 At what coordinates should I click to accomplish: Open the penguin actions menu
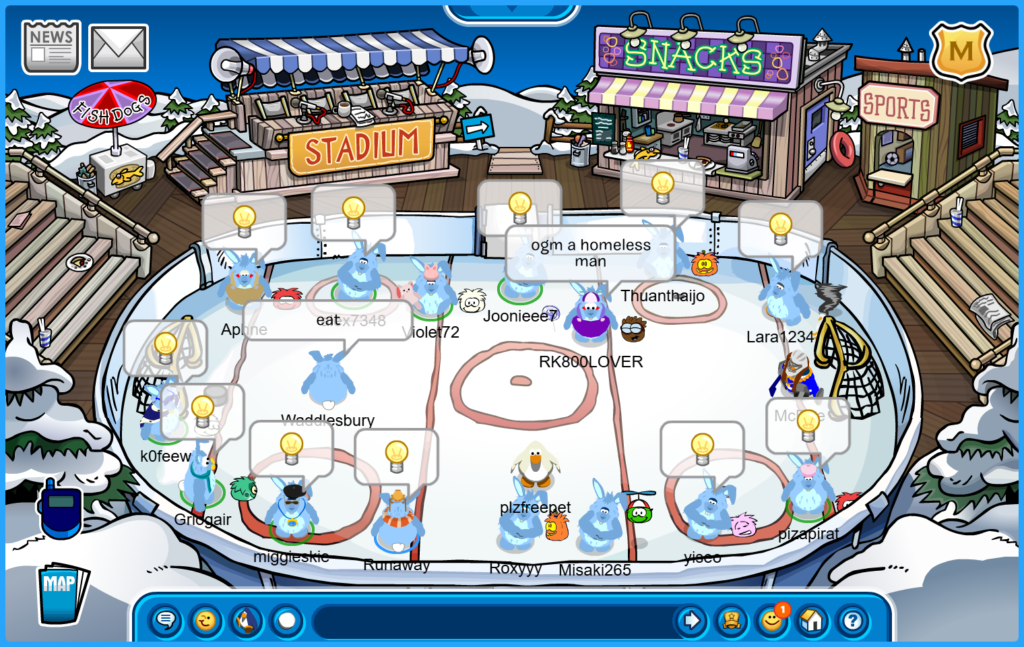click(247, 621)
